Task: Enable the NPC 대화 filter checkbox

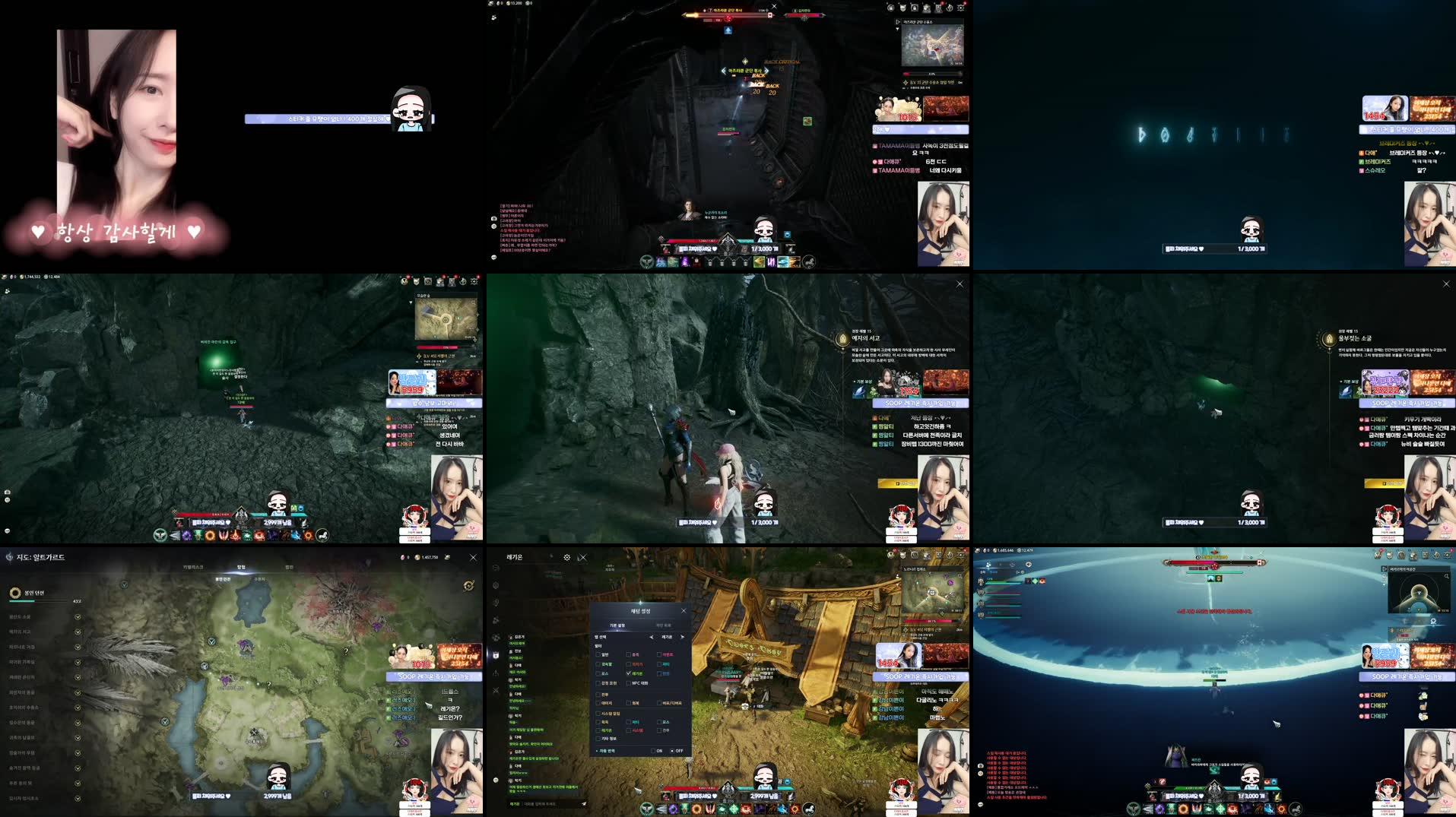Action: (x=628, y=683)
